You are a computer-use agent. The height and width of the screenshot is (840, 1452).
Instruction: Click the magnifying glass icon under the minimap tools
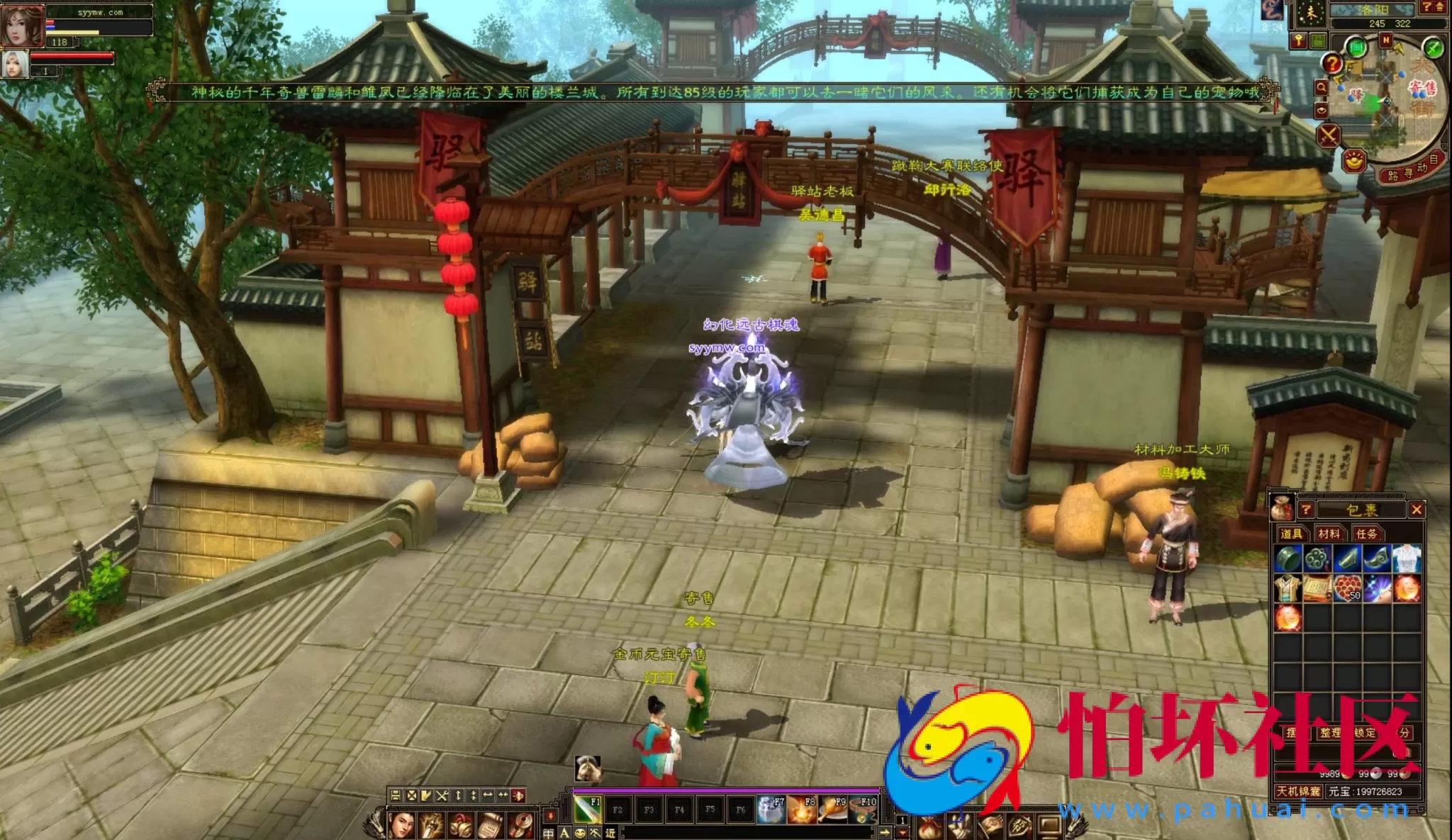[1323, 87]
